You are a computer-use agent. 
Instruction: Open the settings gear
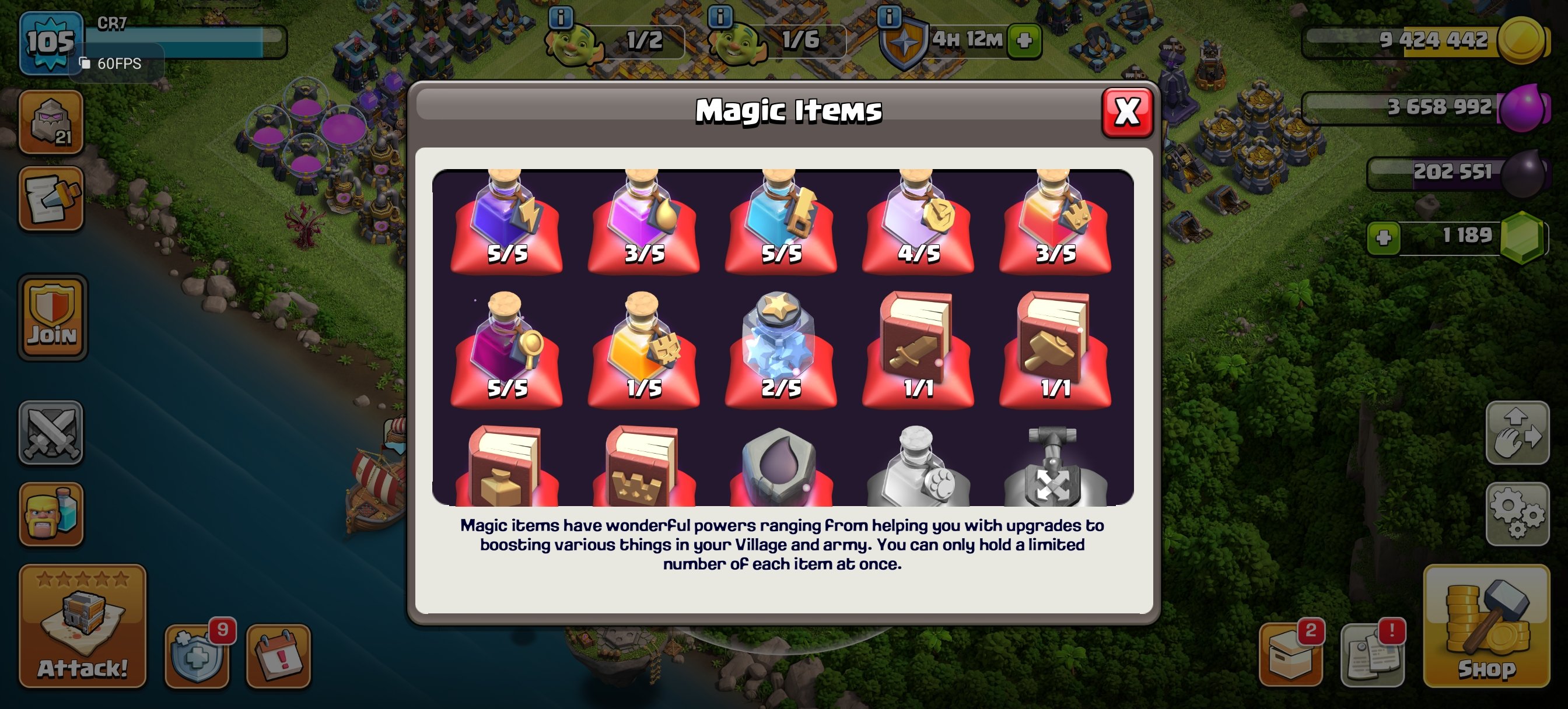tap(1518, 514)
